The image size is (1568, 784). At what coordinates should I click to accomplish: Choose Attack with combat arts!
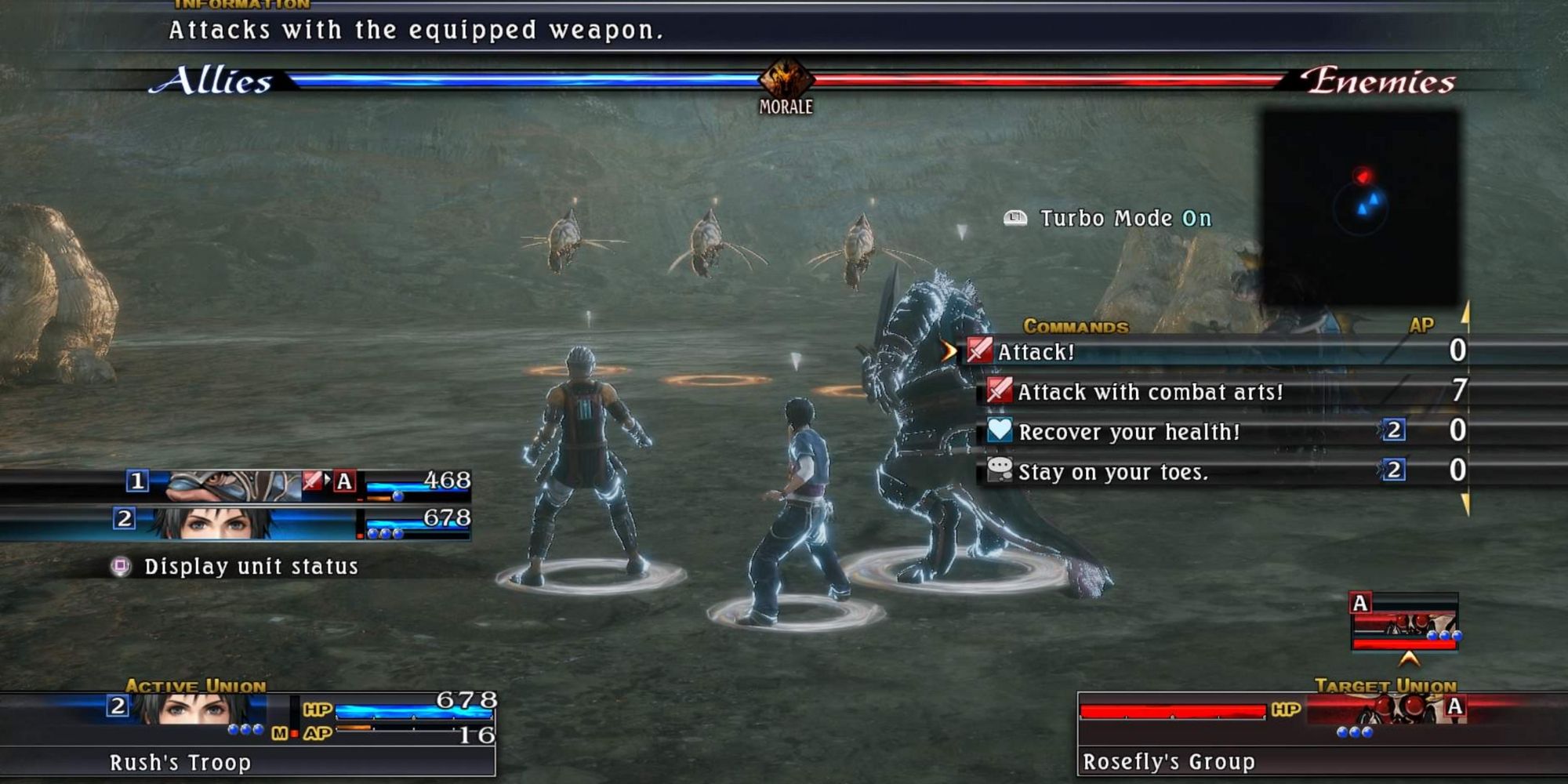tap(1149, 392)
